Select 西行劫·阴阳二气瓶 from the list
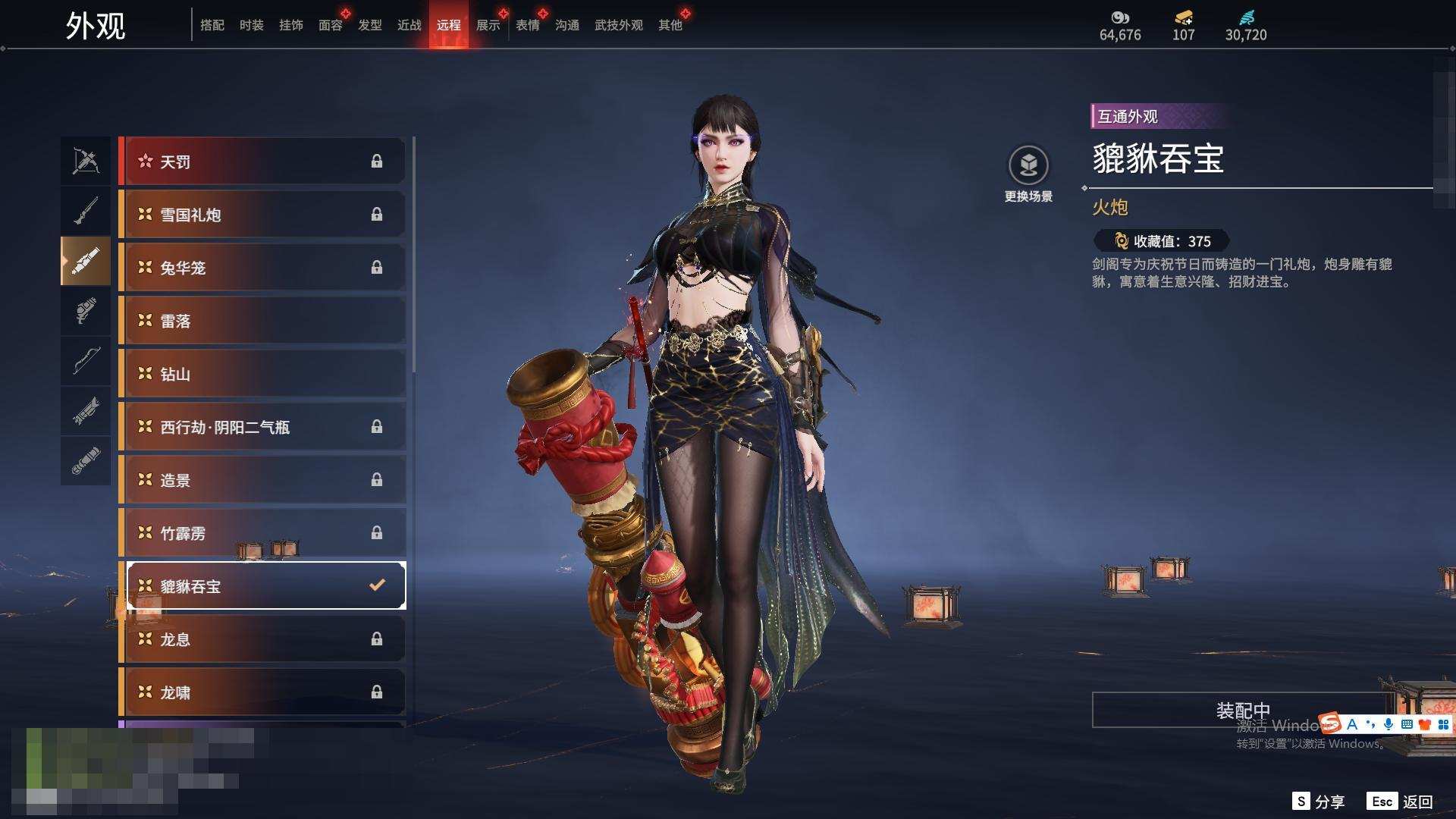 point(262,427)
